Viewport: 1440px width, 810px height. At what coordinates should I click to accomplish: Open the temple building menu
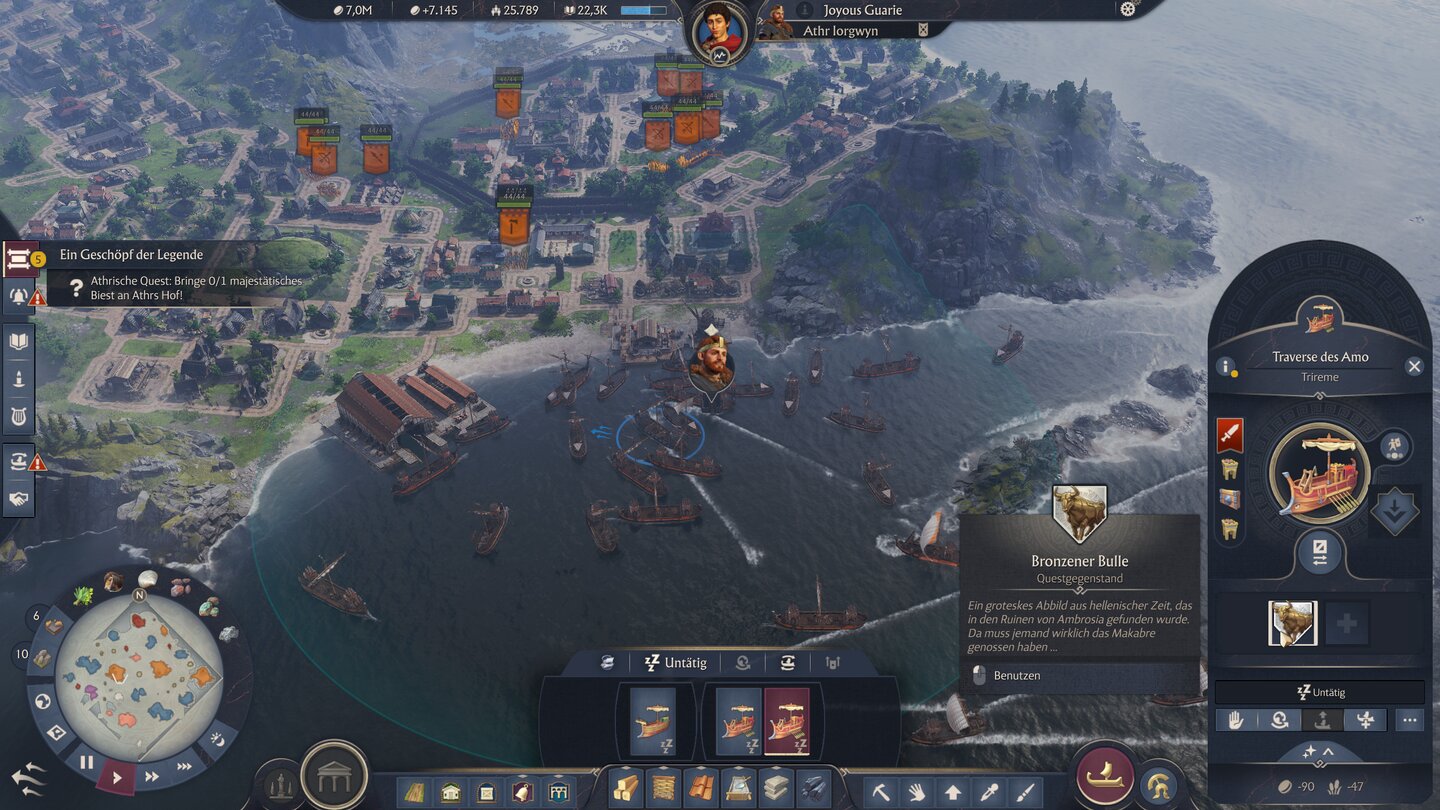334,775
